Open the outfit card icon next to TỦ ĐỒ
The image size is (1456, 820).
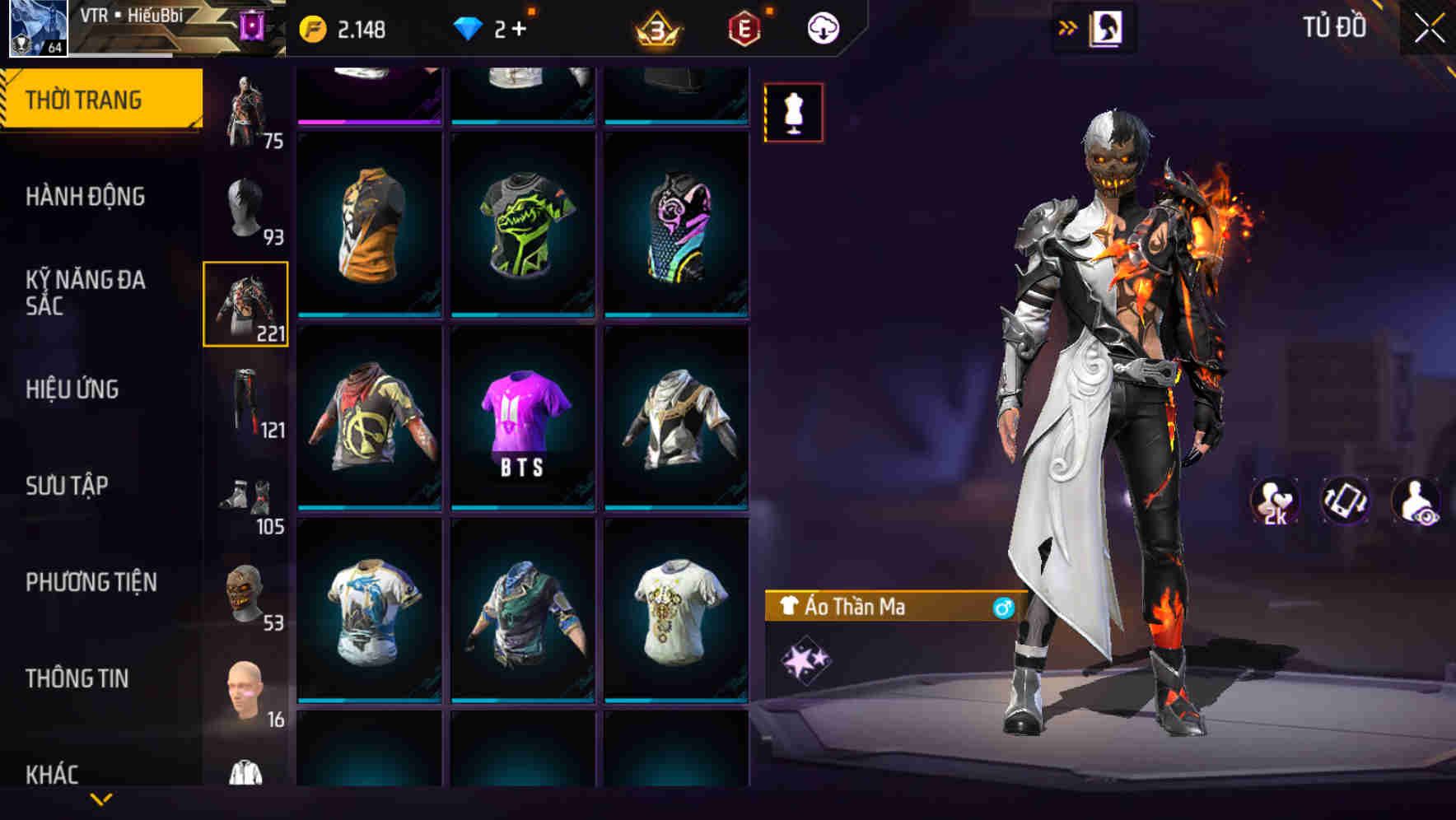click(x=1108, y=26)
